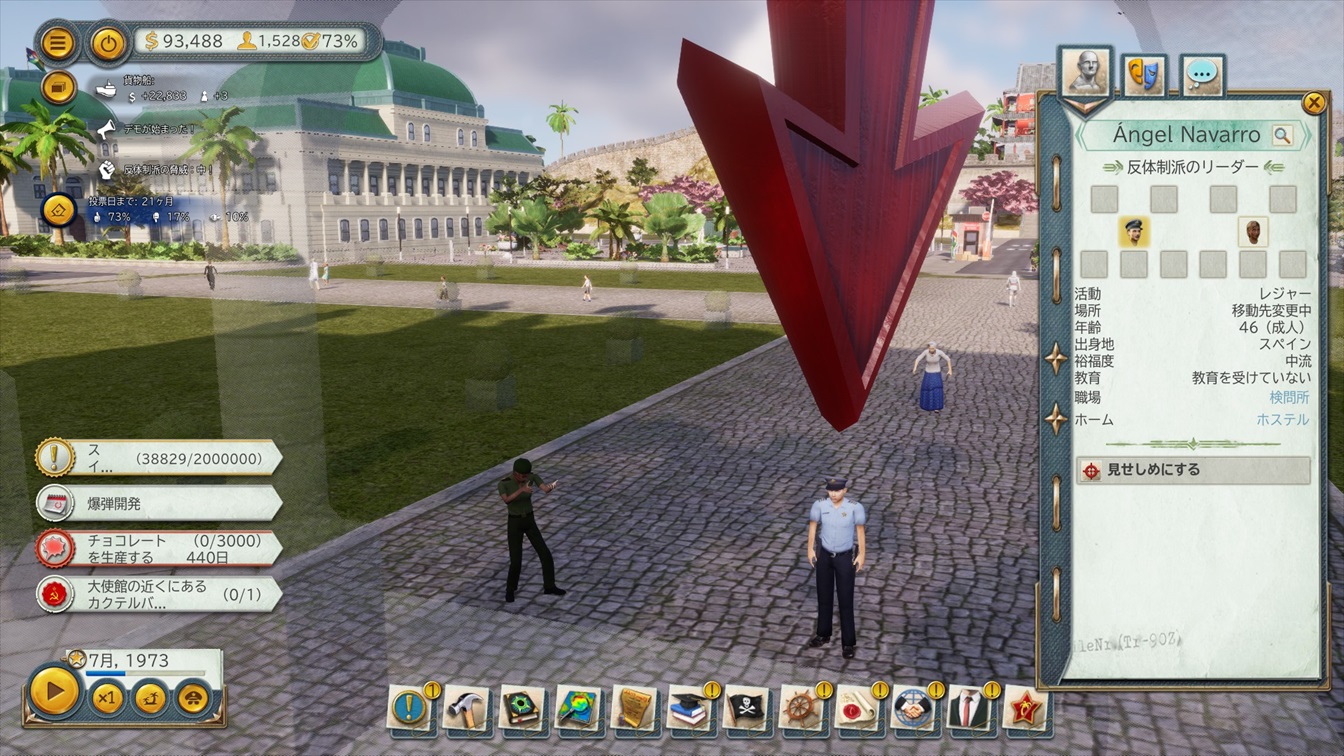1344x756 pixels.
Task: Open the hamburger main menu button
Action: pos(59,43)
